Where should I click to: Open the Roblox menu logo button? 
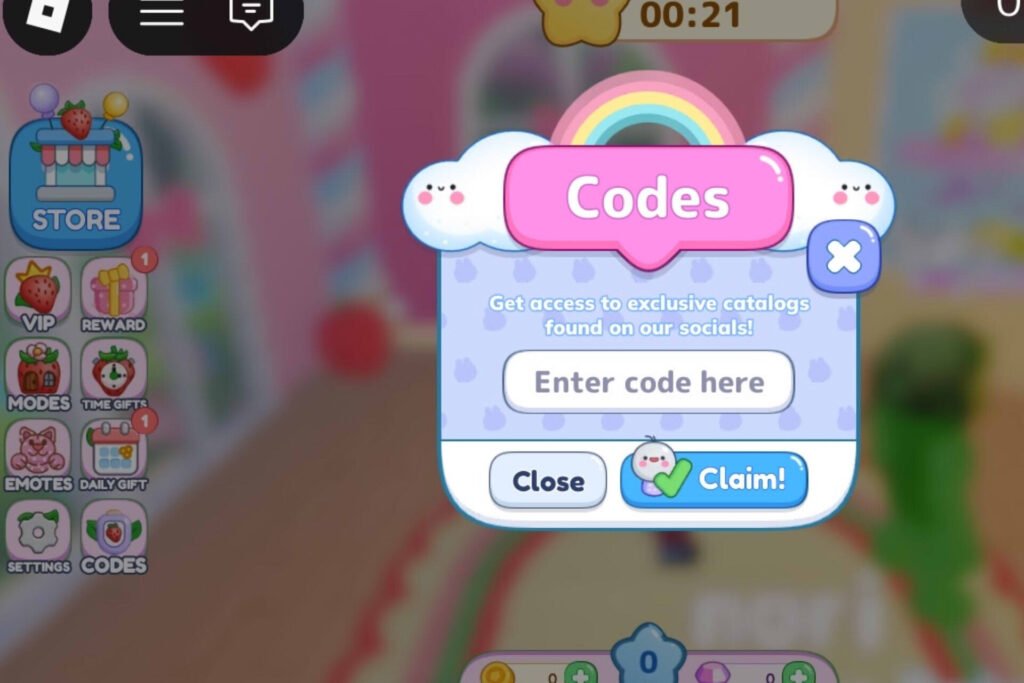click(44, 12)
